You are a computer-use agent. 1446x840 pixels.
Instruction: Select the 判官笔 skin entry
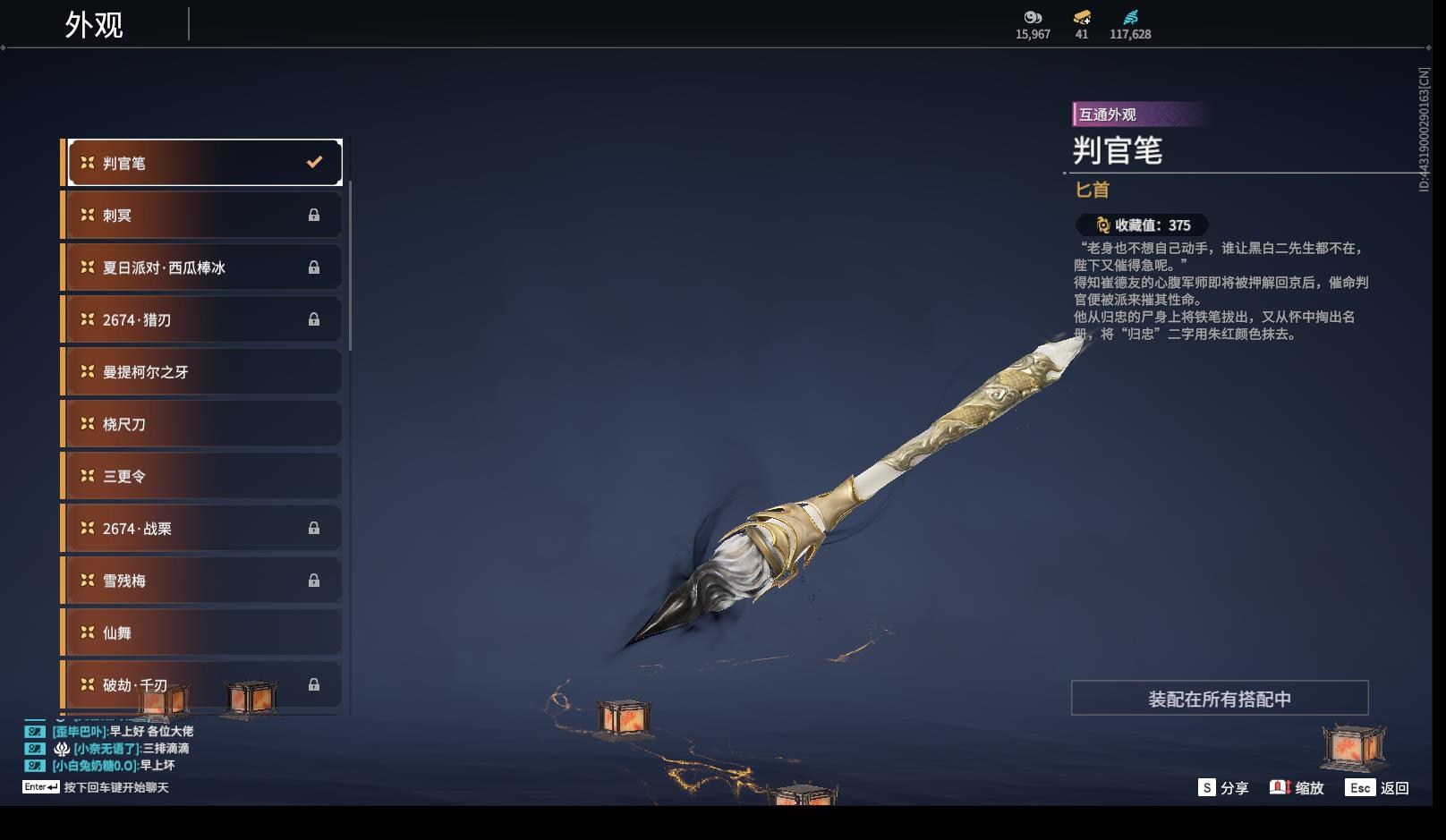[205, 163]
